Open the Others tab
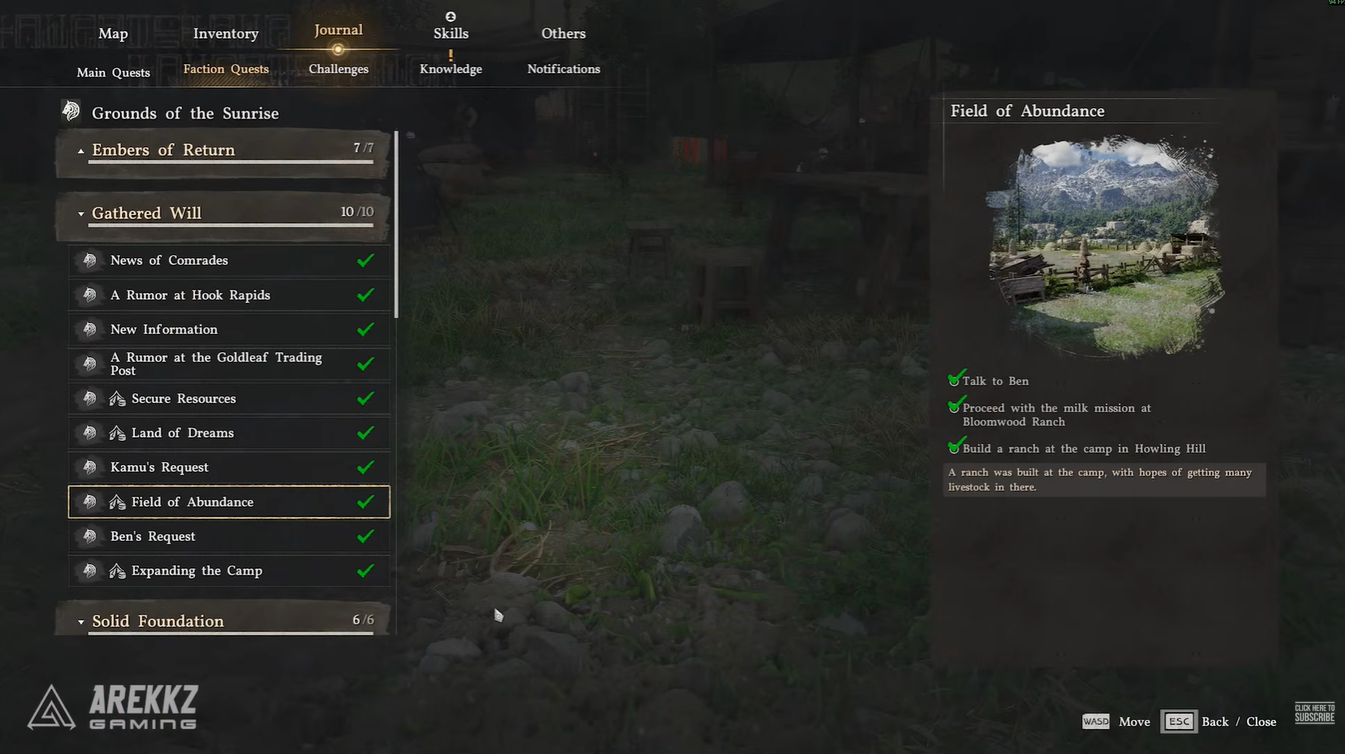 pos(563,34)
